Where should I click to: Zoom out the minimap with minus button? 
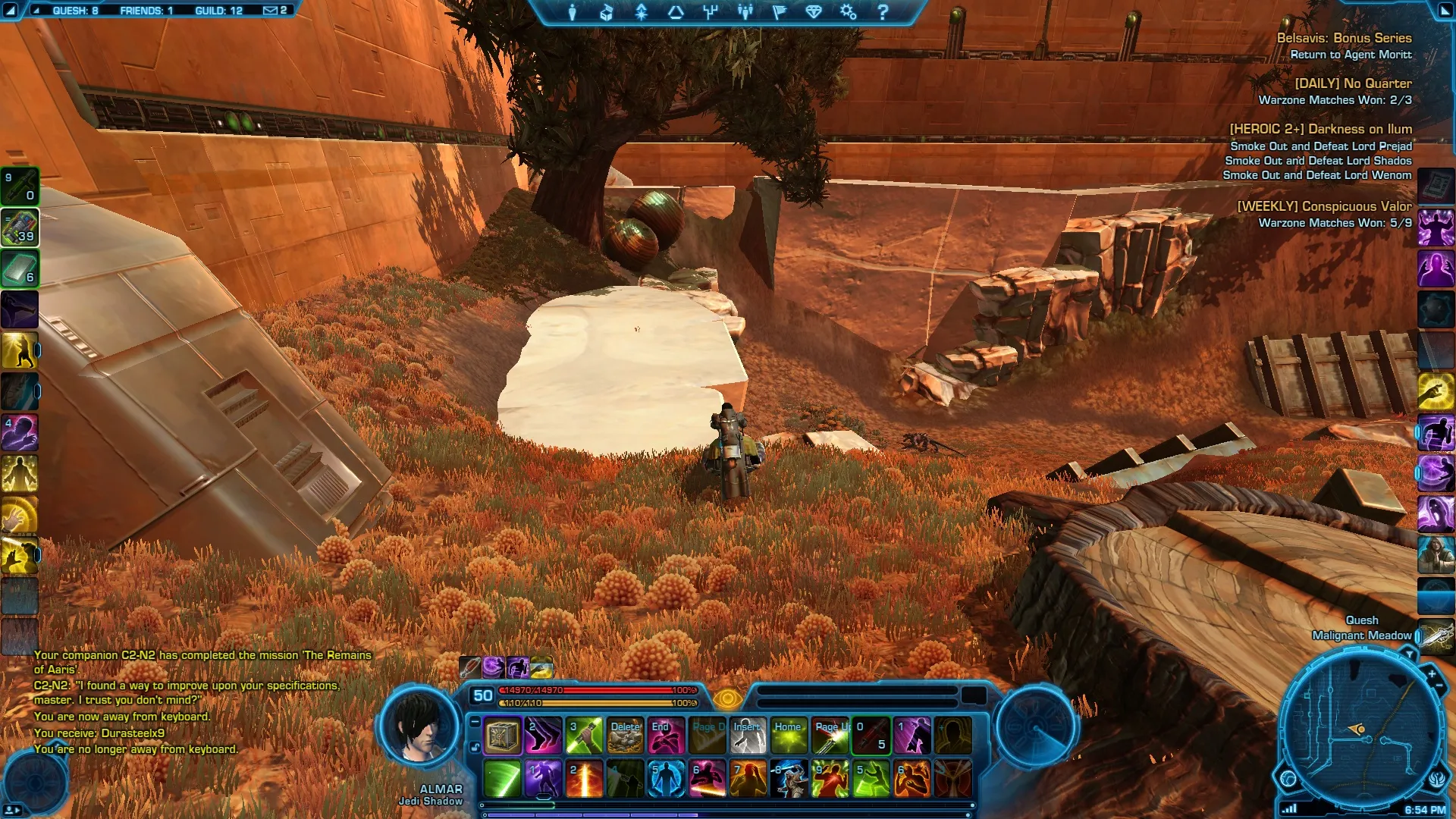pos(1439,686)
